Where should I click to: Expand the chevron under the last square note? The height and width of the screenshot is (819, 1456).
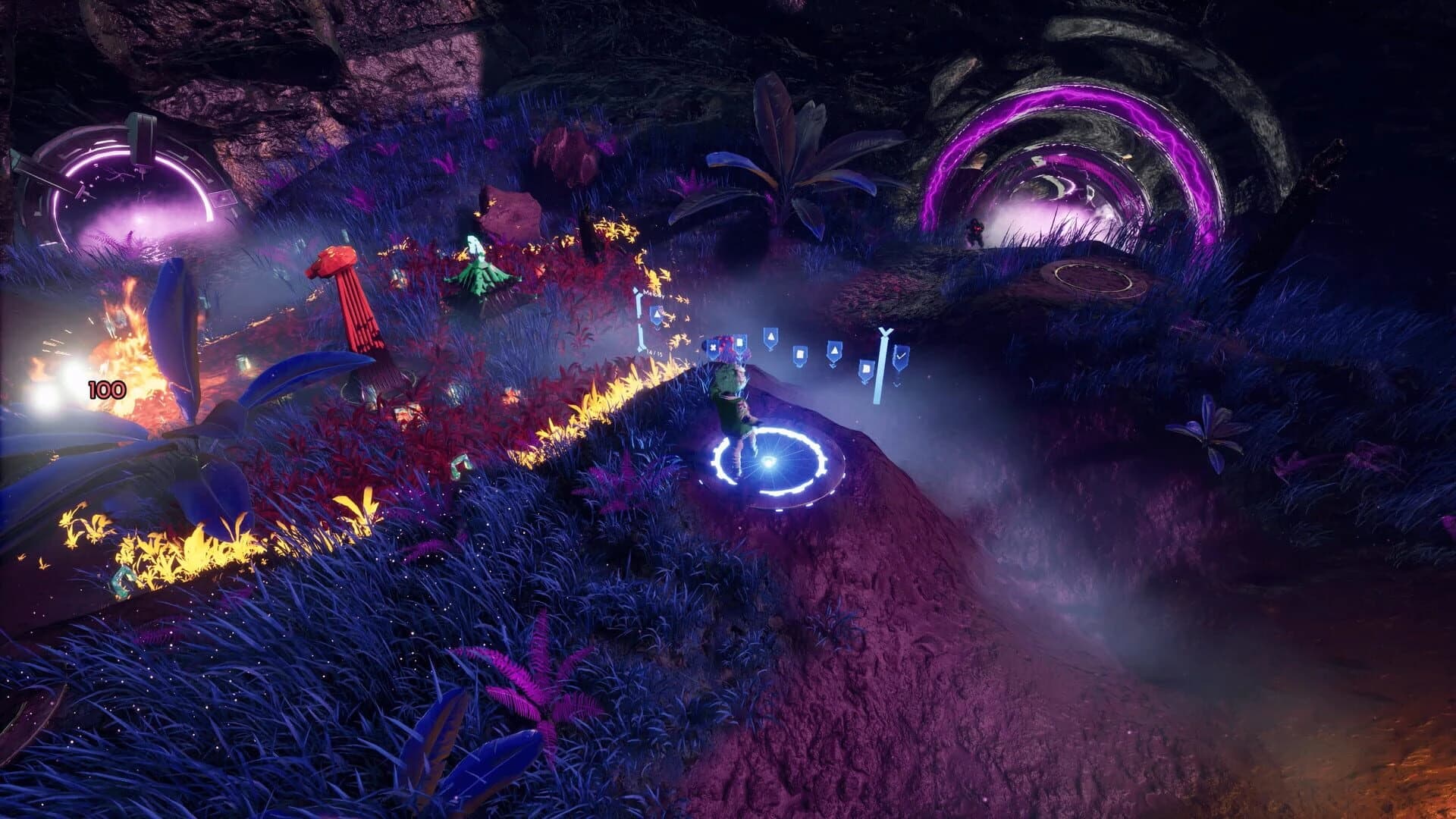coord(865,381)
